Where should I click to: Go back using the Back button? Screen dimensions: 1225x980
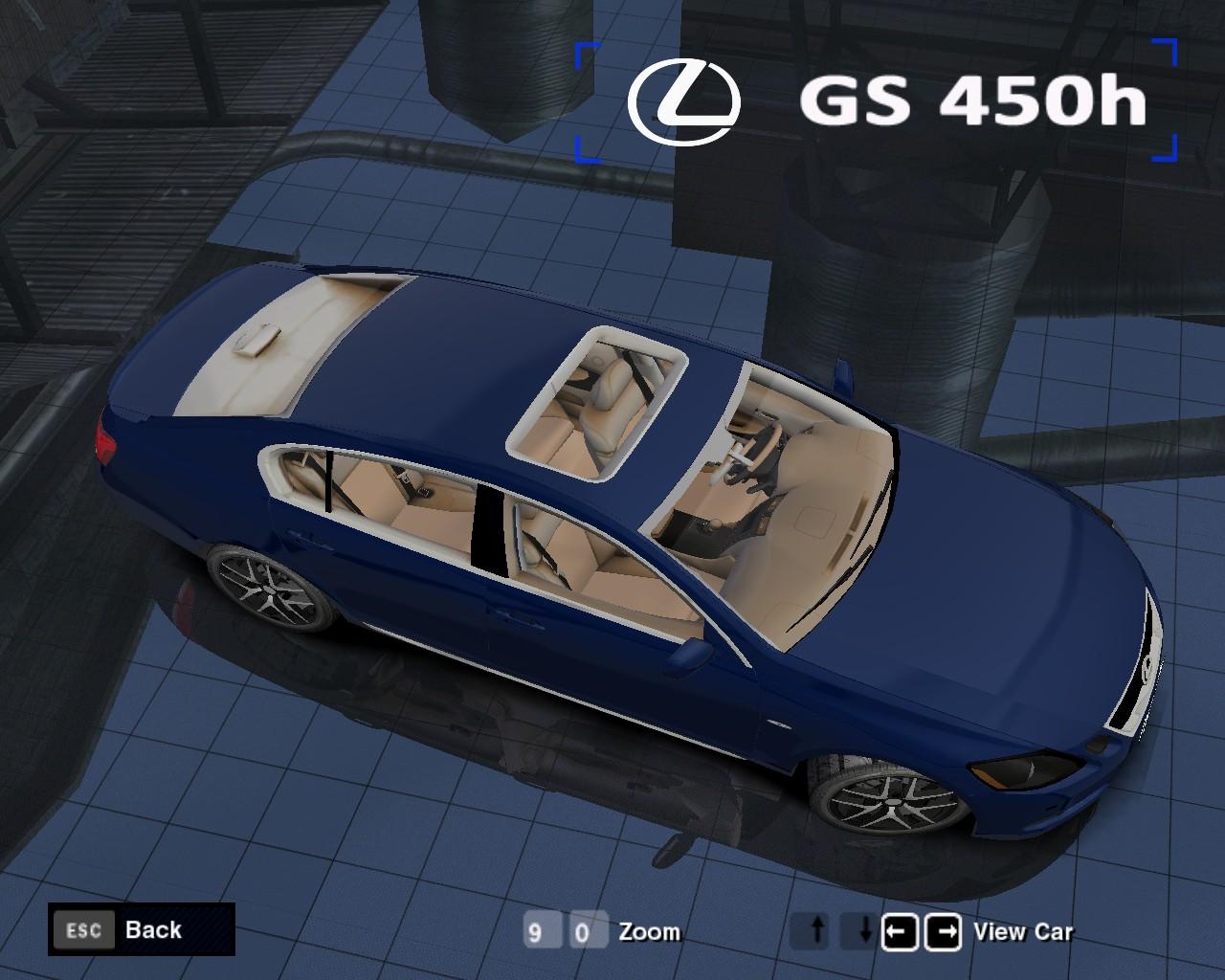pos(142,929)
